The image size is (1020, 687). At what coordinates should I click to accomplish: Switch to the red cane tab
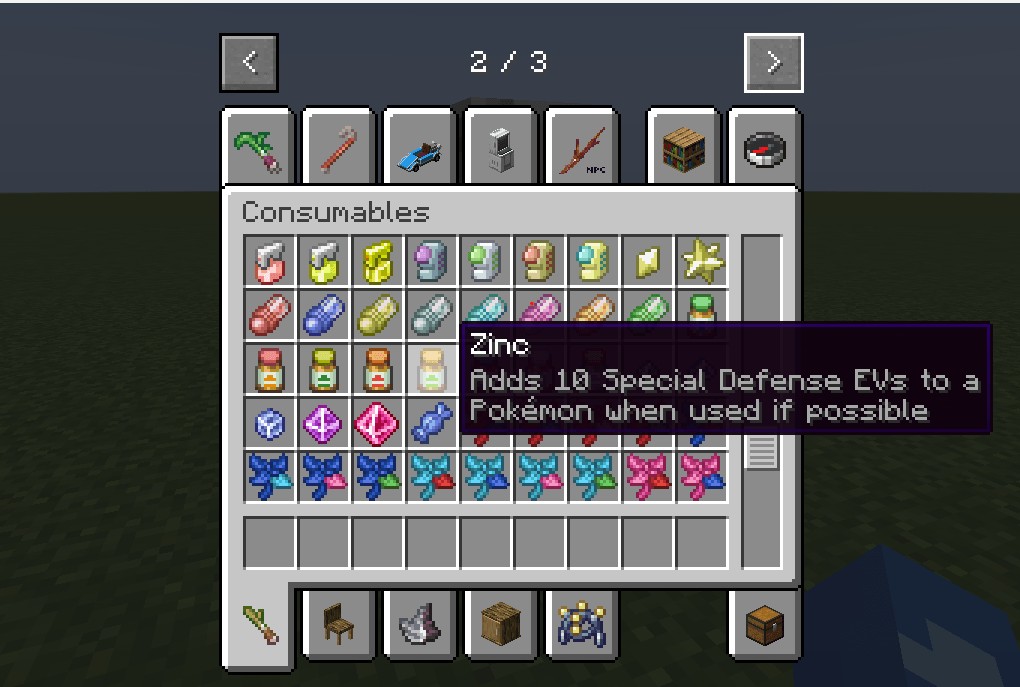pos(340,148)
